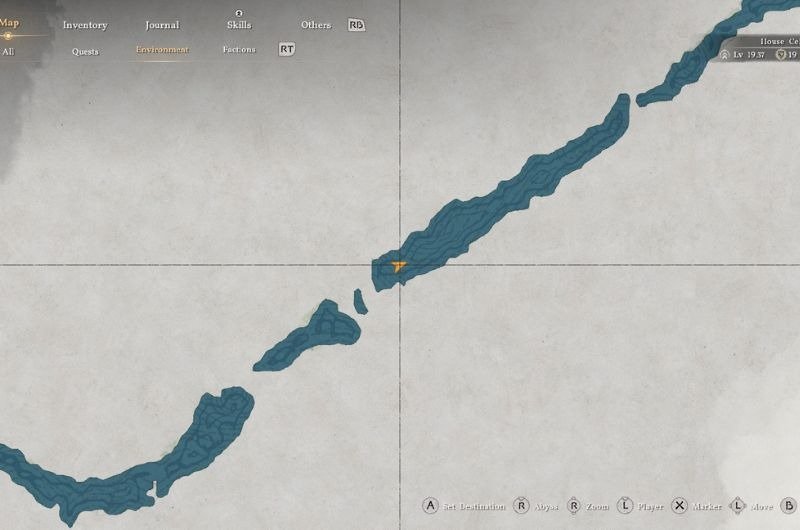Click the Map tab
Viewport: 800px width, 530px height.
9,24
